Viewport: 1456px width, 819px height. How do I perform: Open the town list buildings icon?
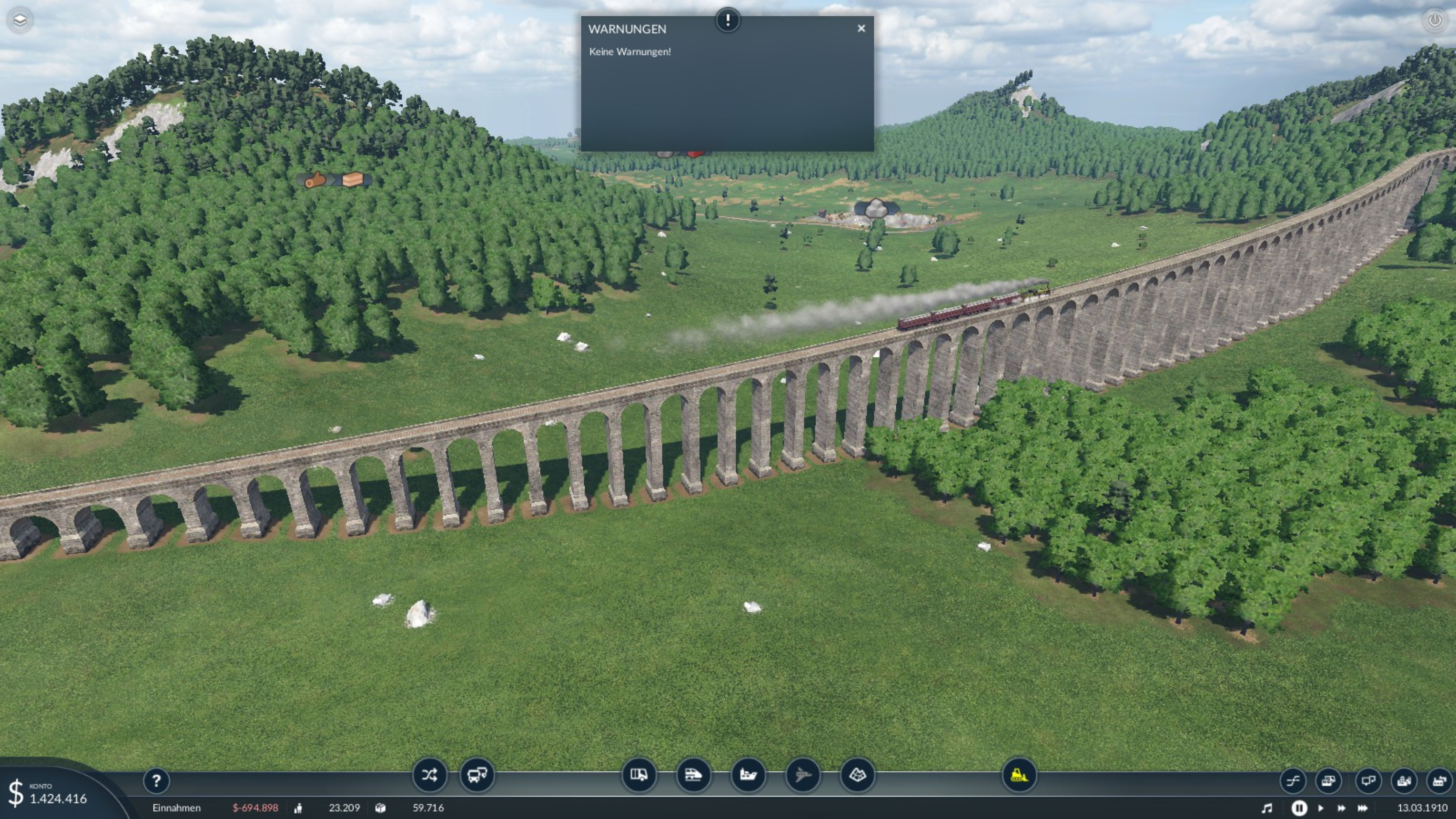(1404, 781)
